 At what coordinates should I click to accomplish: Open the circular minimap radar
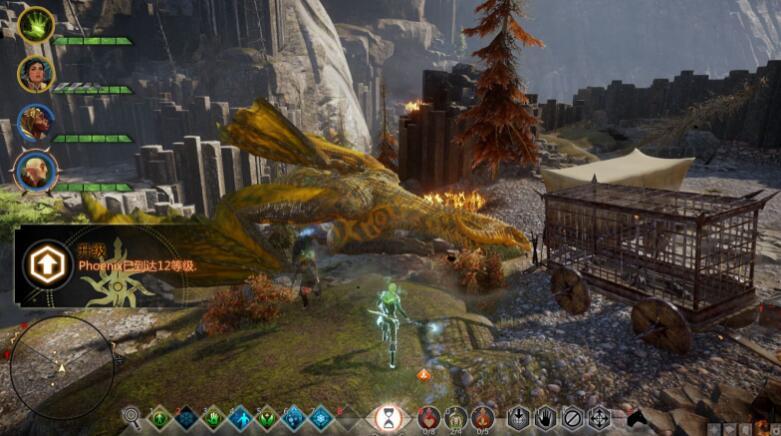(61, 365)
